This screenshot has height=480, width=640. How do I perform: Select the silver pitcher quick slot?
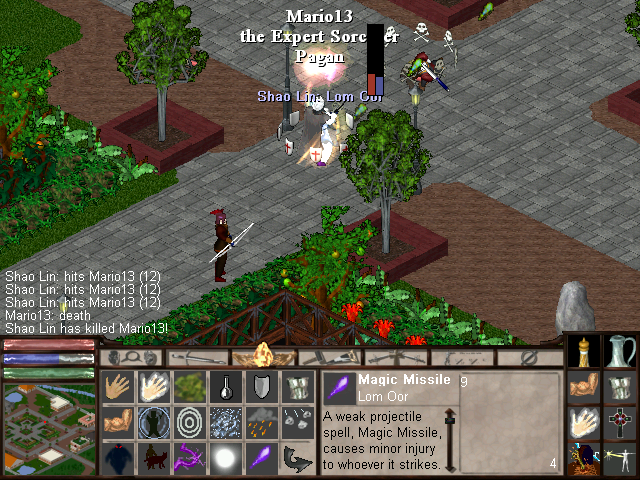pos(621,352)
